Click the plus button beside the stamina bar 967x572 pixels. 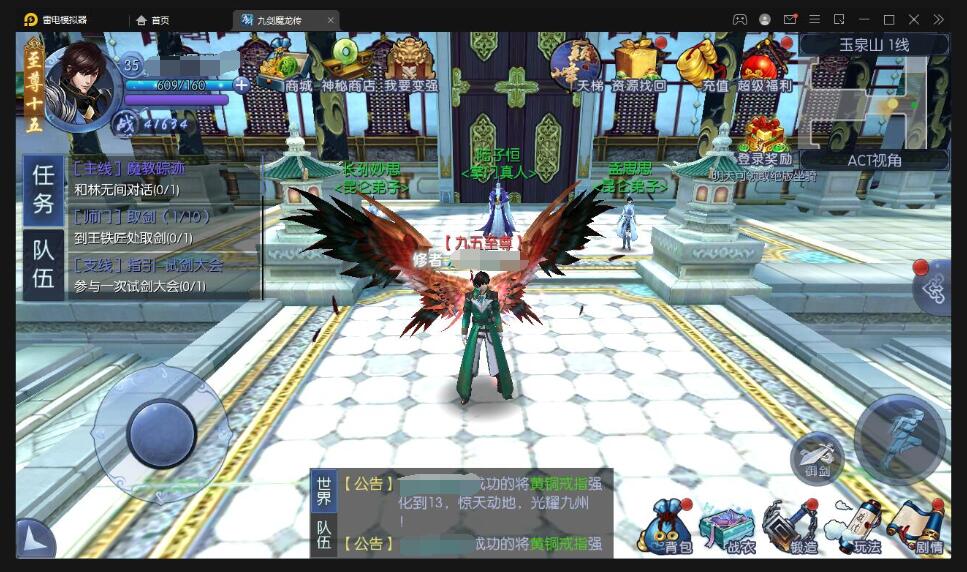241,85
